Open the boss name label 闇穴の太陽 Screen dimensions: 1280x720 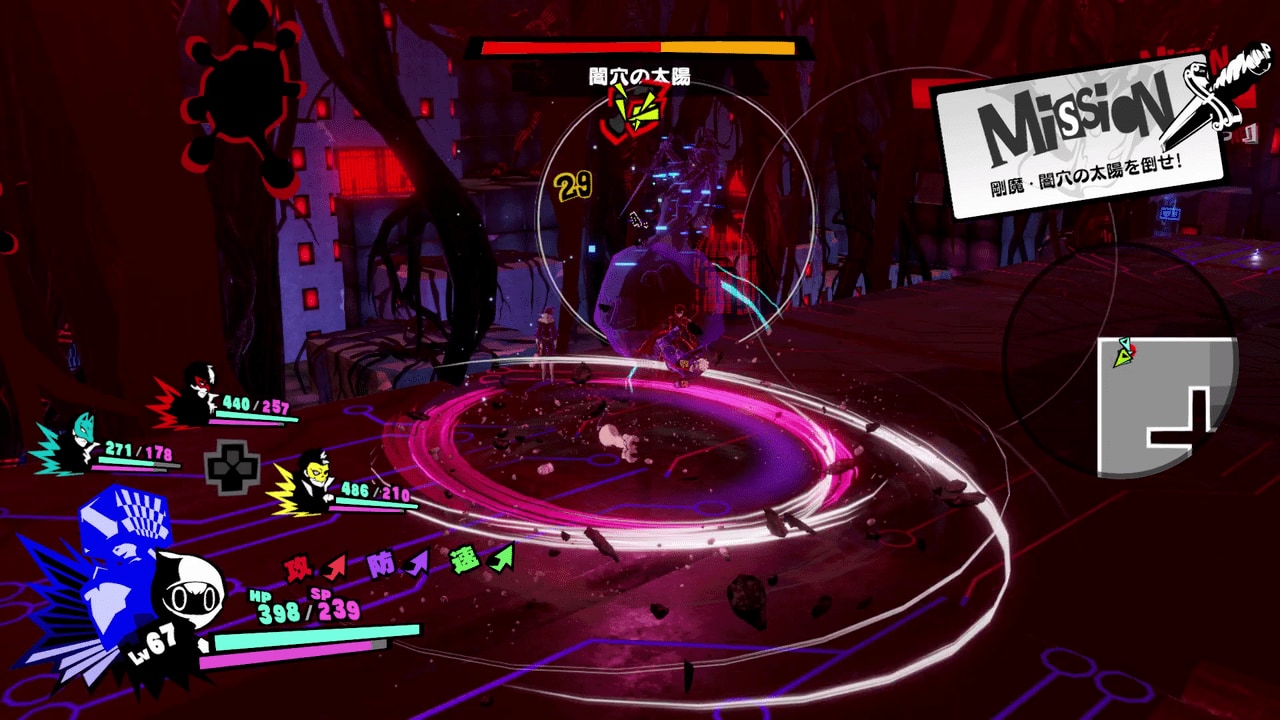coord(637,72)
